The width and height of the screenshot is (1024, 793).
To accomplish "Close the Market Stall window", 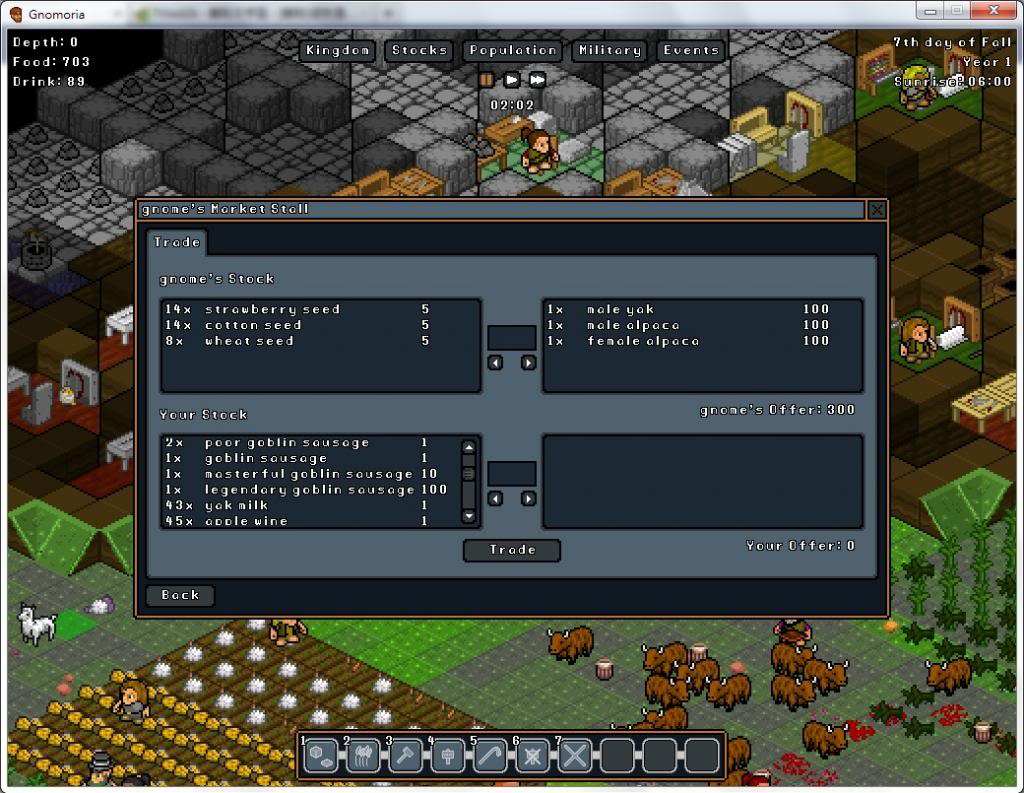I will [x=876, y=209].
